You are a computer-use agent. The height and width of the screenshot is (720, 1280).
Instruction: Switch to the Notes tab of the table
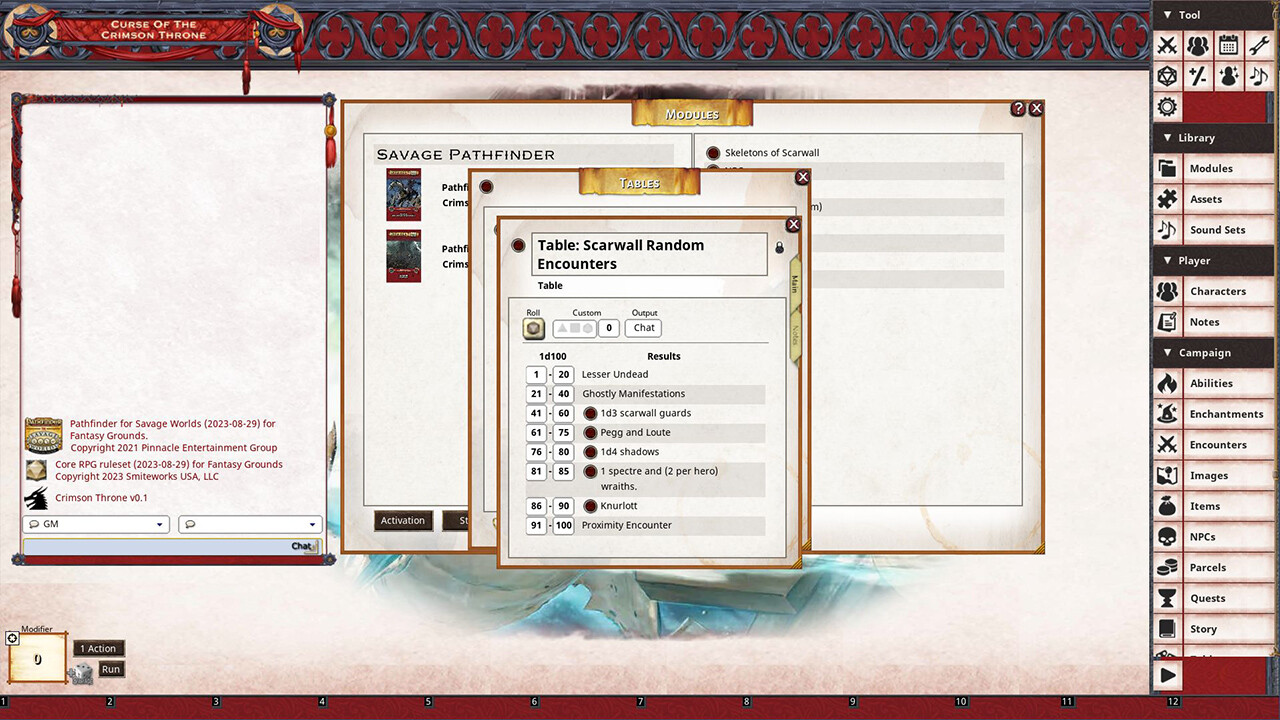[x=794, y=333]
